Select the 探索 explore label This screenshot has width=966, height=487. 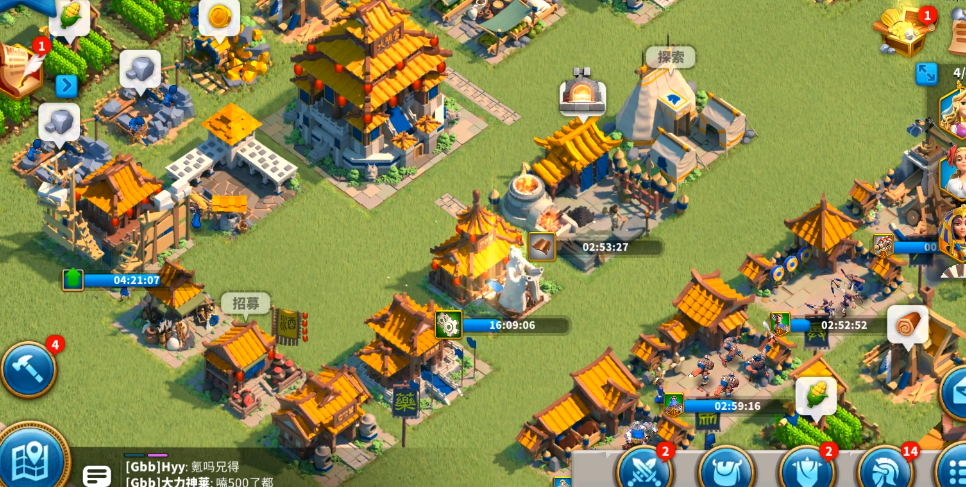[669, 57]
